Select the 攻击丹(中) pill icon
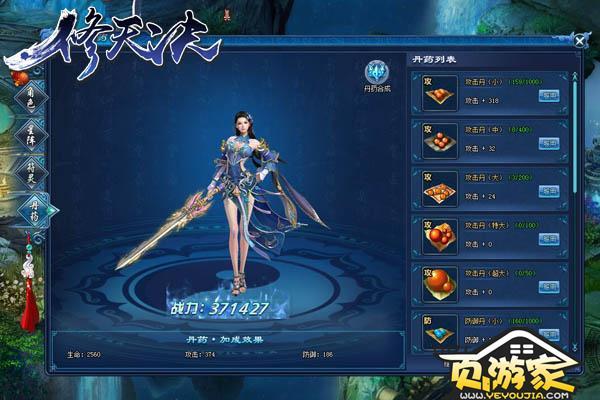This screenshot has width=600, height=400. pyautogui.click(x=435, y=143)
